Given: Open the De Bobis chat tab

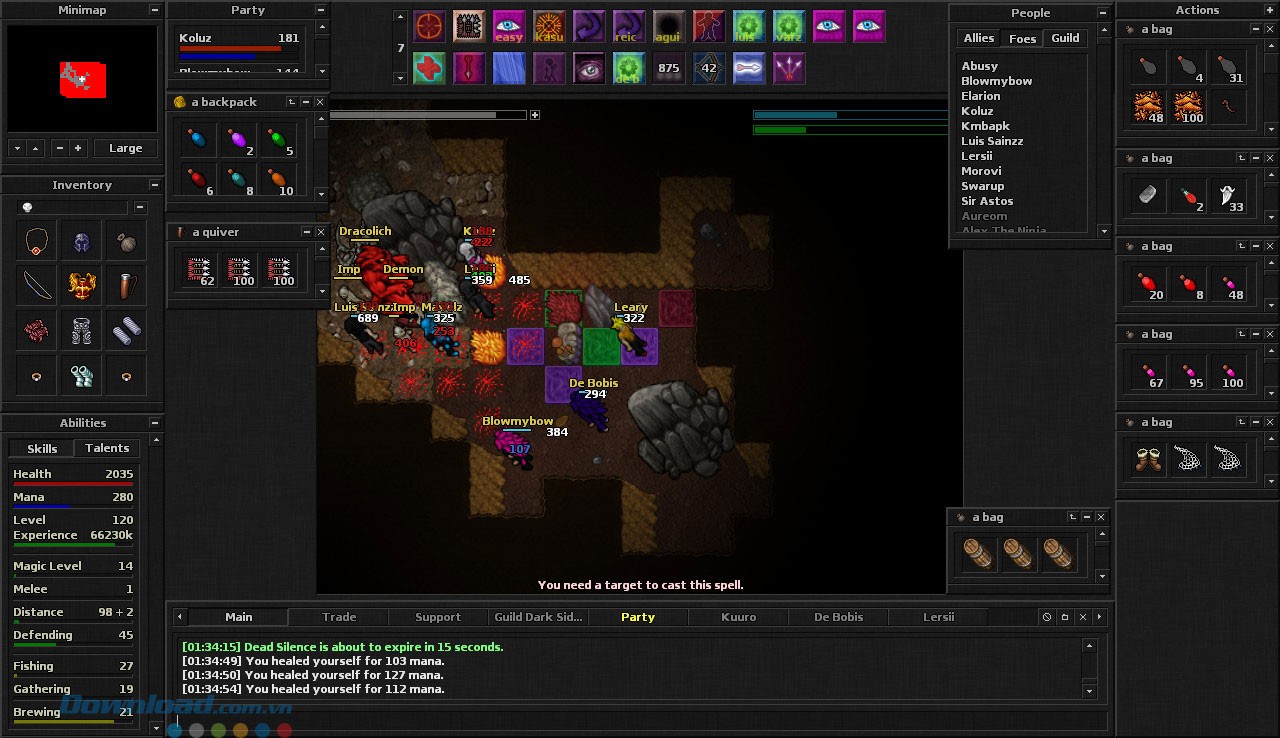Looking at the screenshot, I should point(838,617).
